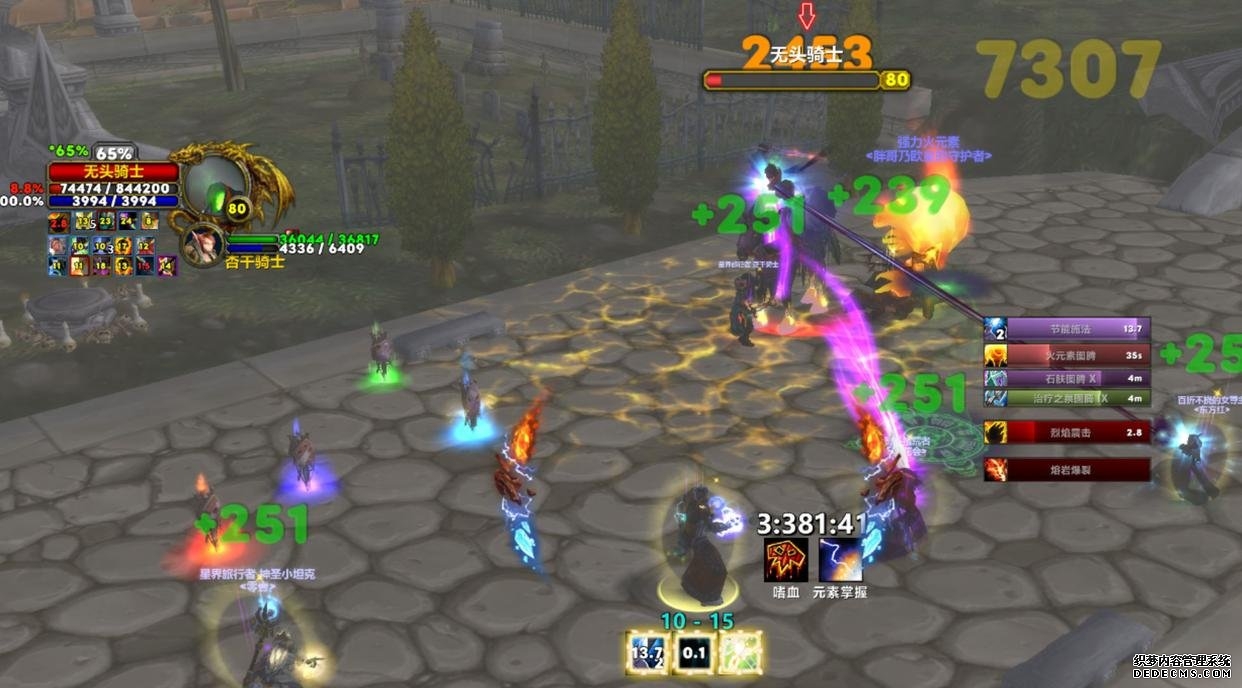This screenshot has height=688, width=1242.
Task: Click the glowing proc icon showing 13.7
Action: [646, 652]
